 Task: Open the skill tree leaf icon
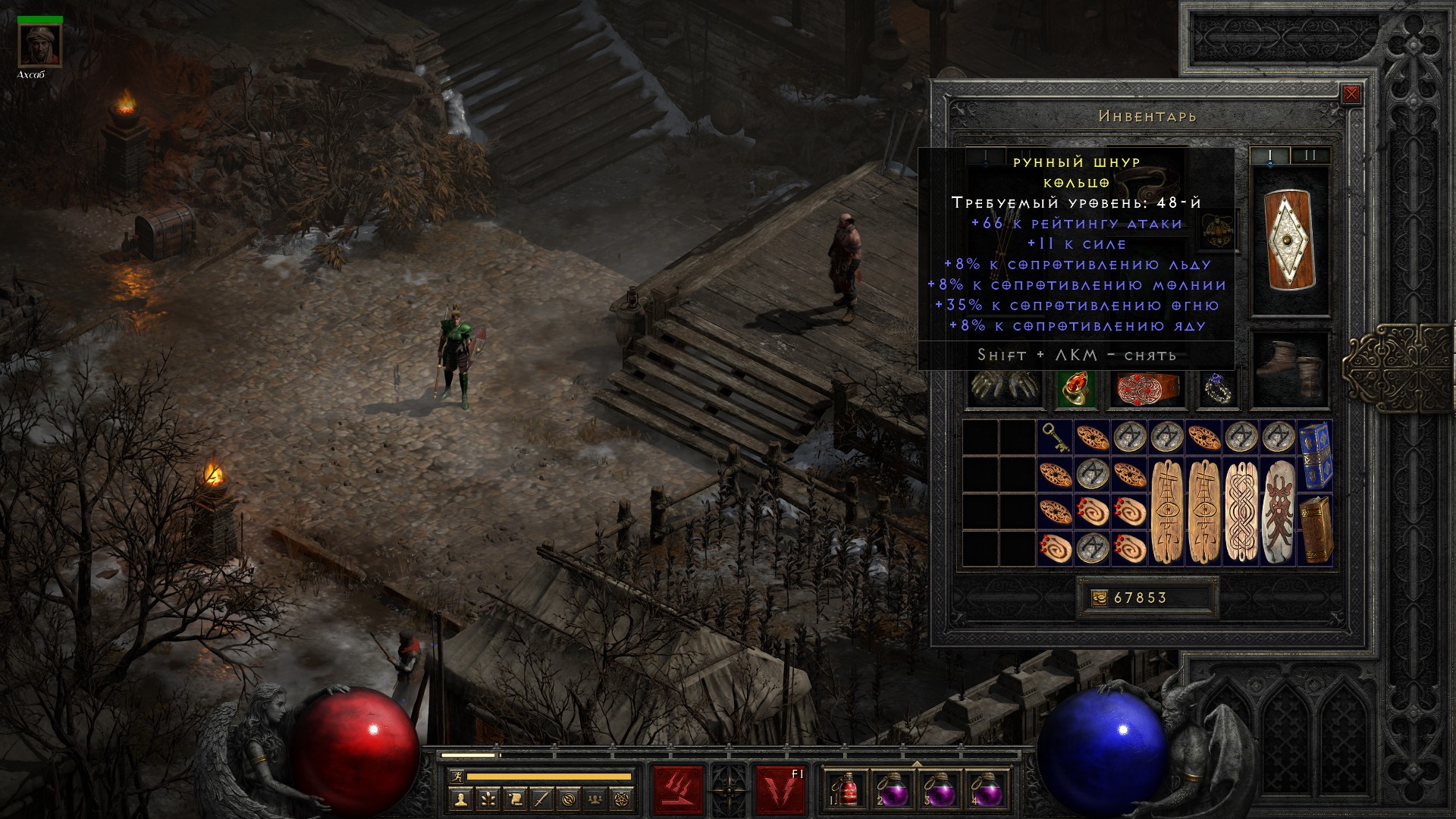[488, 799]
